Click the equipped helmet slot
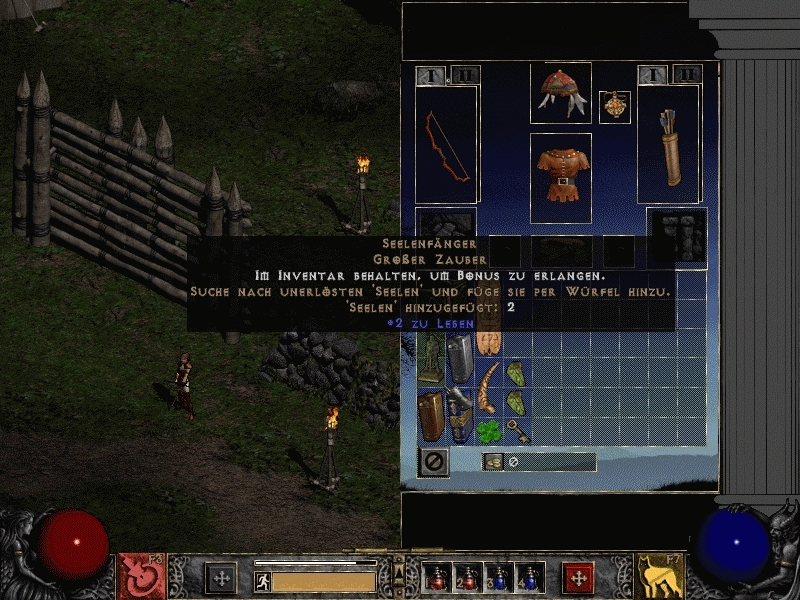The width and height of the screenshot is (800, 600). tap(560, 92)
